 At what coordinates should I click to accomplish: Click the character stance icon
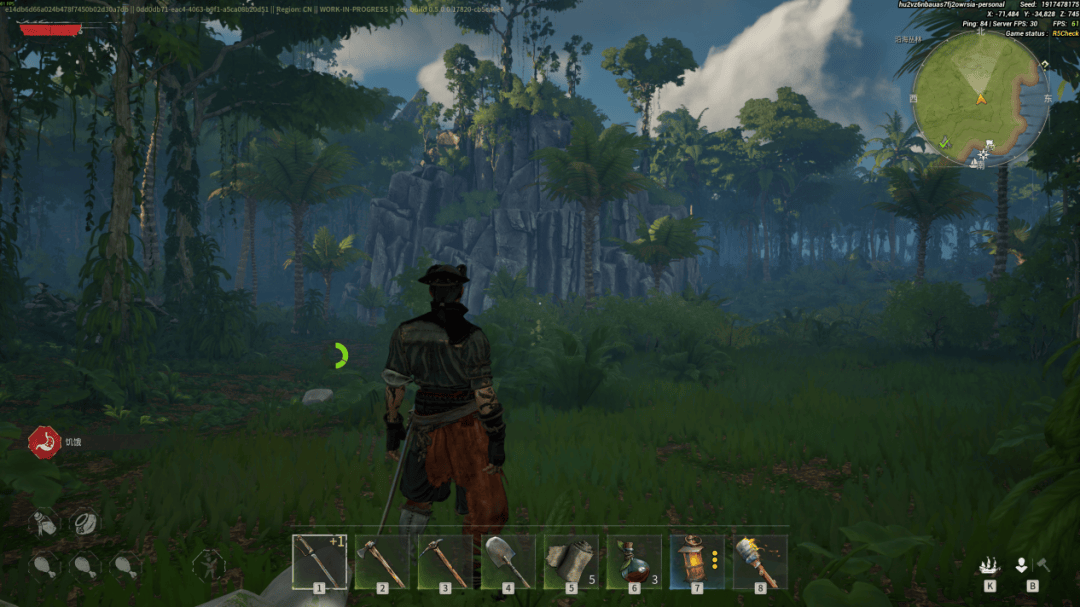(209, 565)
